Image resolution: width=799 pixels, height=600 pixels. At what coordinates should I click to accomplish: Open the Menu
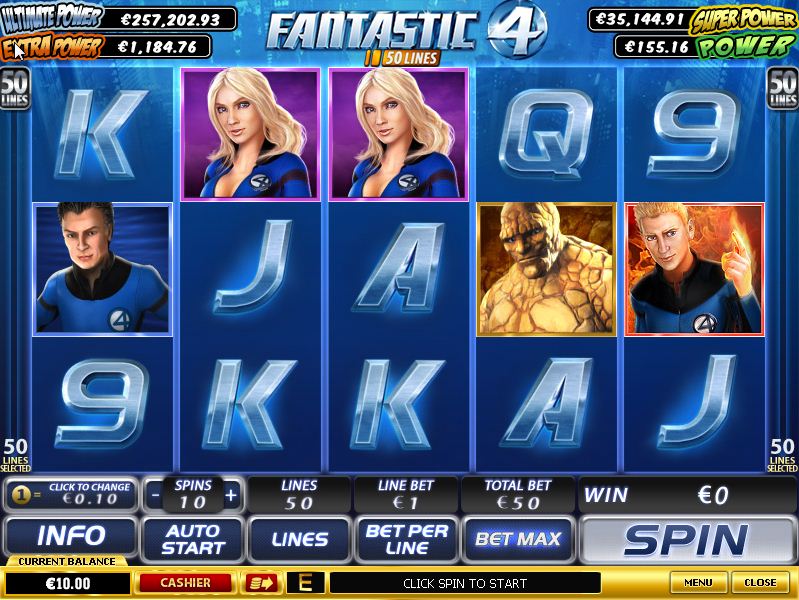[x=698, y=582]
